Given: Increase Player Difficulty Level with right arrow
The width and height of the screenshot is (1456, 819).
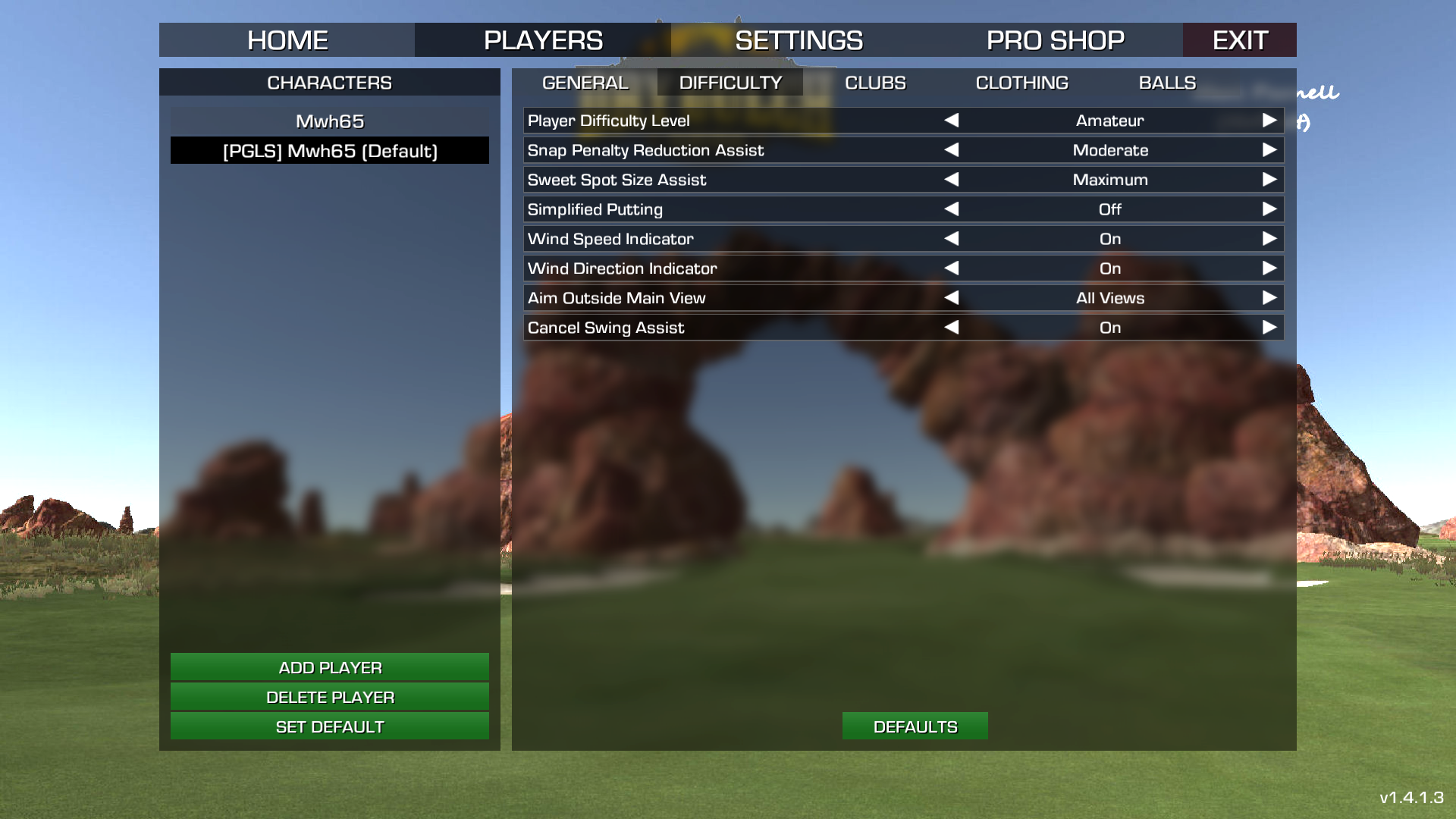Looking at the screenshot, I should click(x=1269, y=121).
